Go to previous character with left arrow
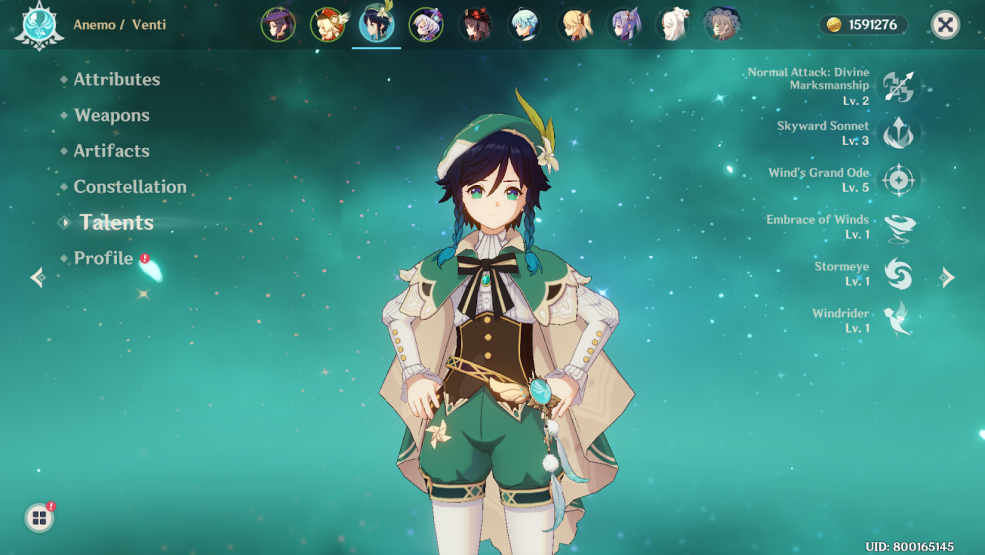985x555 pixels. click(x=38, y=278)
